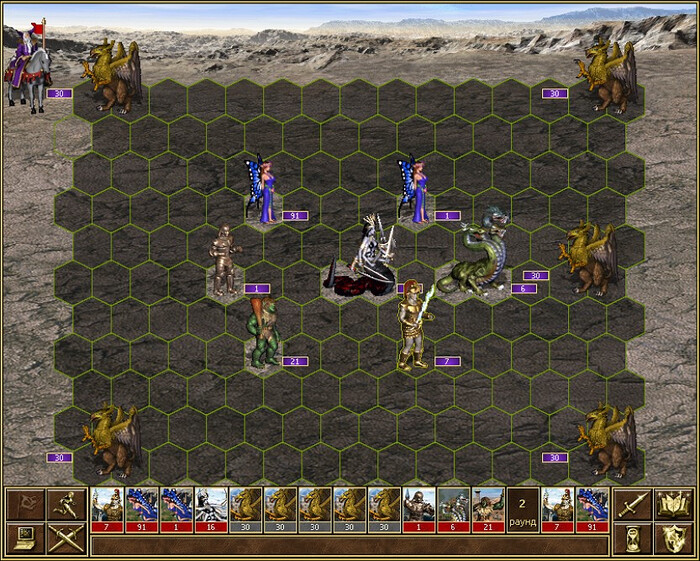Wait with the hourglass button

click(x=633, y=538)
